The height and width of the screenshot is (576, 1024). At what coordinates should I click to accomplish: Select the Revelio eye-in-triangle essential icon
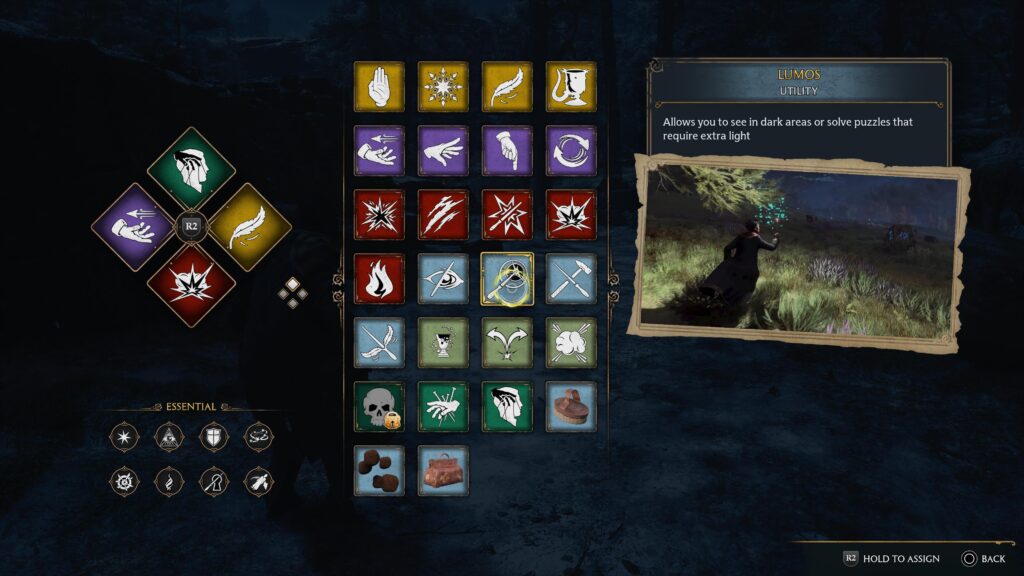(x=170, y=436)
